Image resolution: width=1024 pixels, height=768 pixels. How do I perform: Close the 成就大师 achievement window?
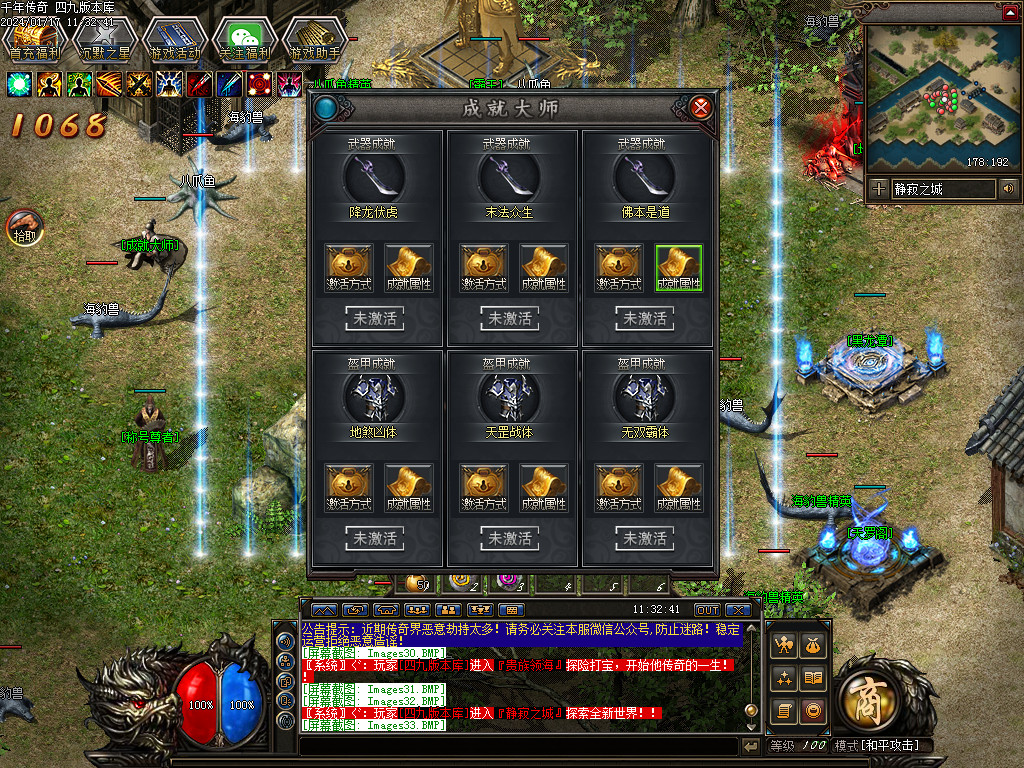tap(702, 108)
